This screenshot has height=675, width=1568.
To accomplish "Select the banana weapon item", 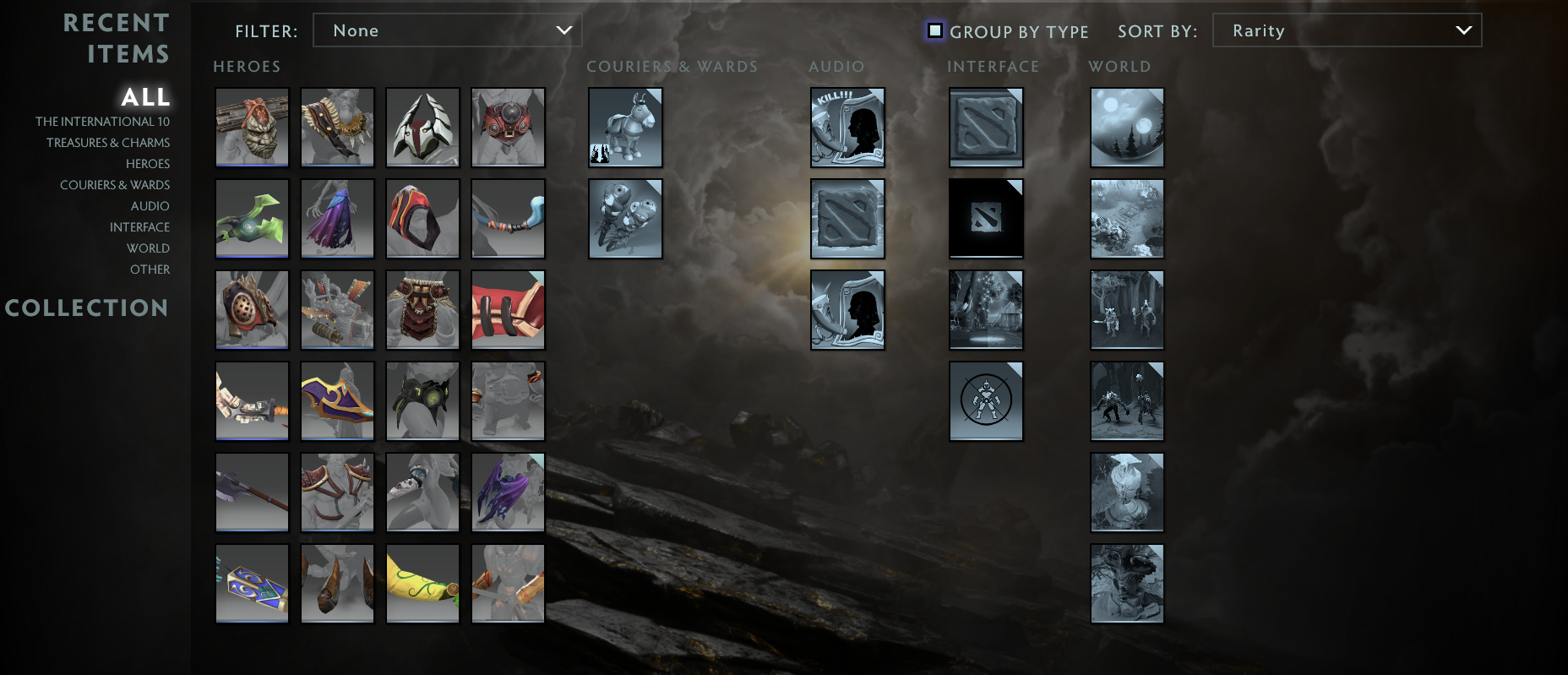I will coord(422,582).
